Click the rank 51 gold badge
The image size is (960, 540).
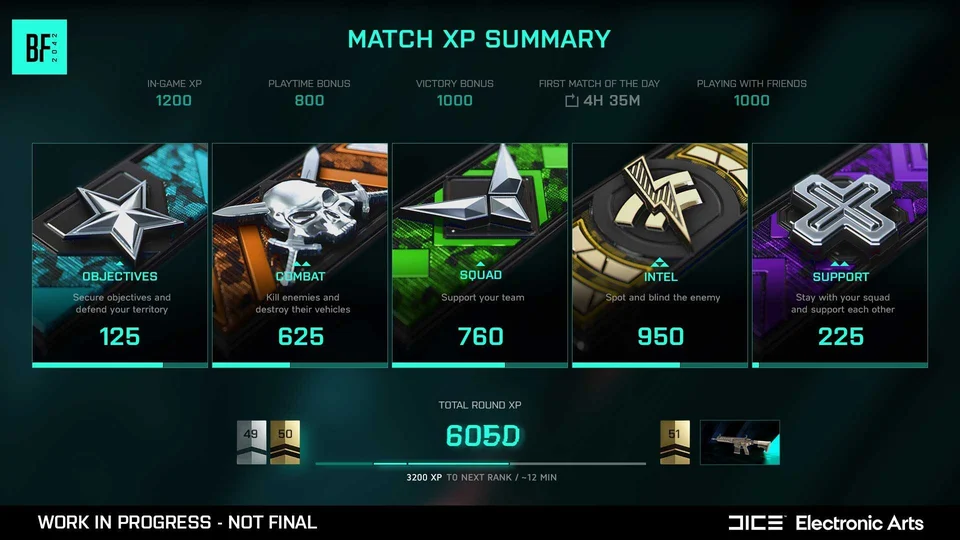click(x=675, y=442)
